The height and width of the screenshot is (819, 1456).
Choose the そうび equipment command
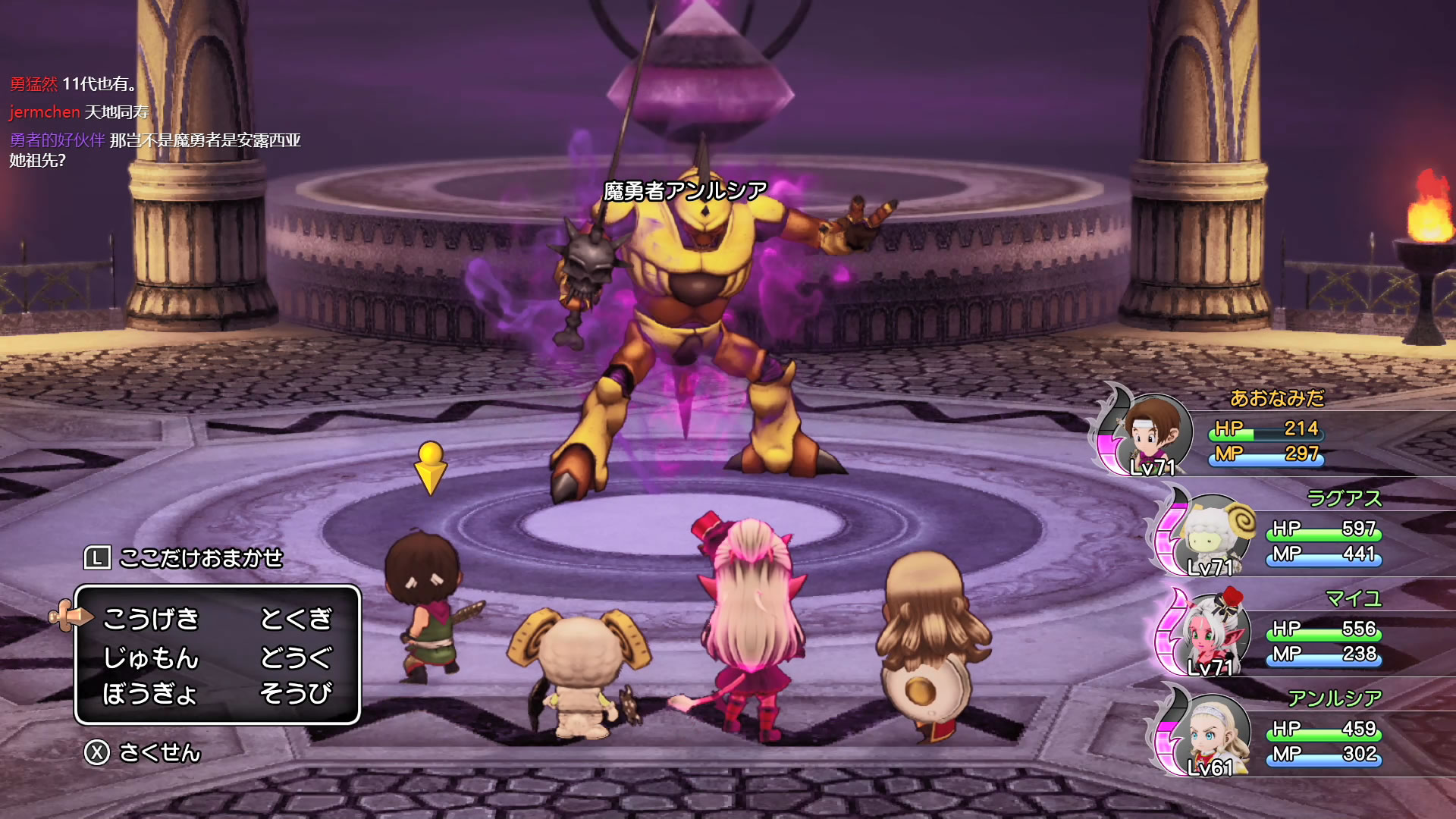[296, 693]
